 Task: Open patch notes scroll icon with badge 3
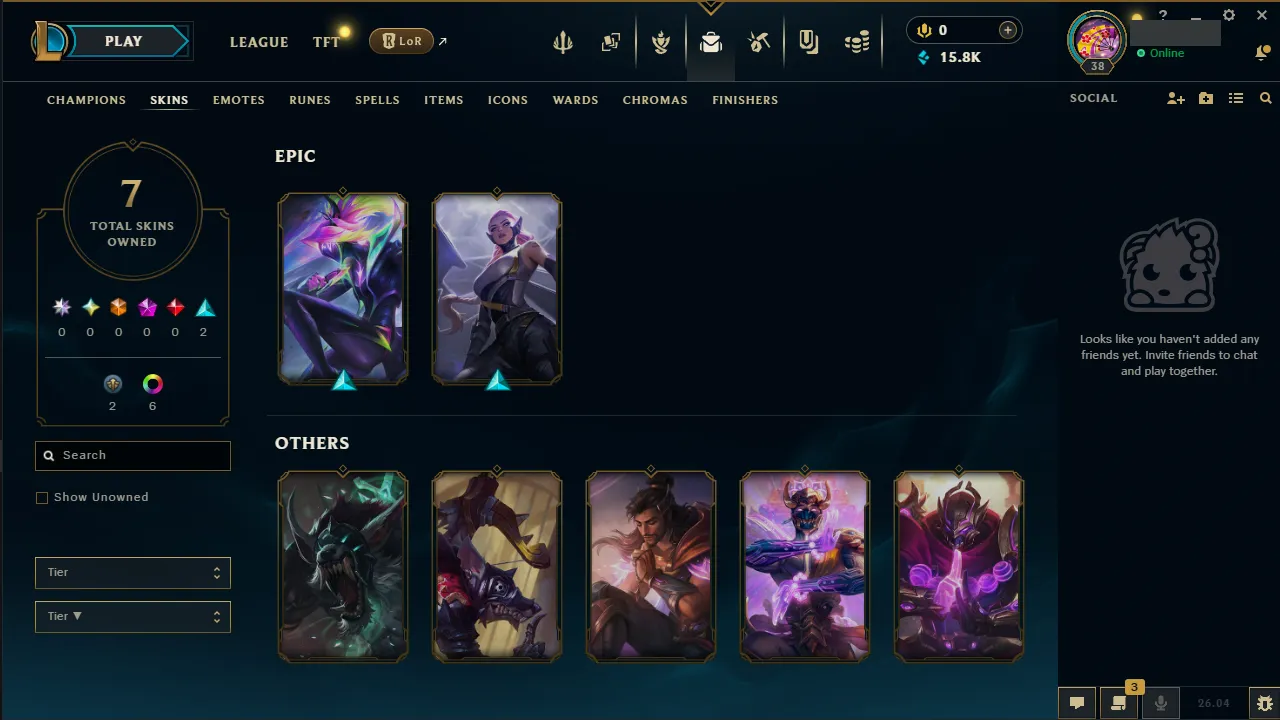1119,703
